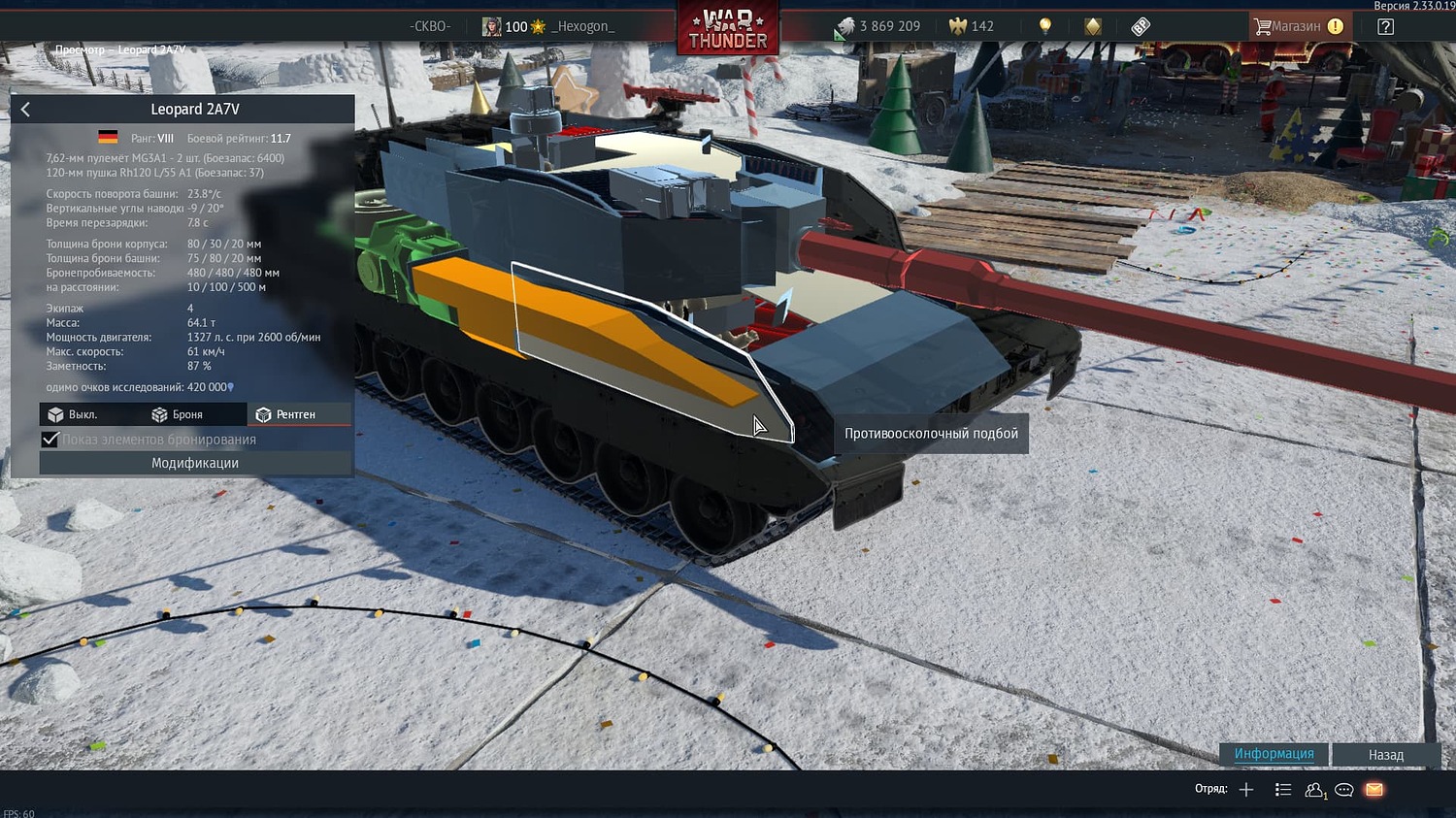Select the Рентген x-ray view tab

point(299,413)
